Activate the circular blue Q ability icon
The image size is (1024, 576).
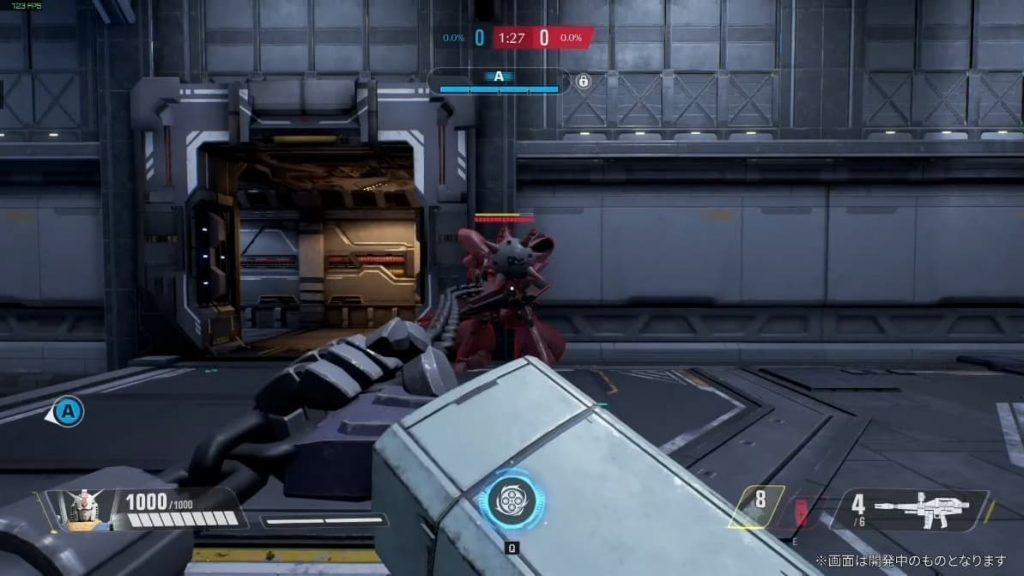click(x=511, y=501)
